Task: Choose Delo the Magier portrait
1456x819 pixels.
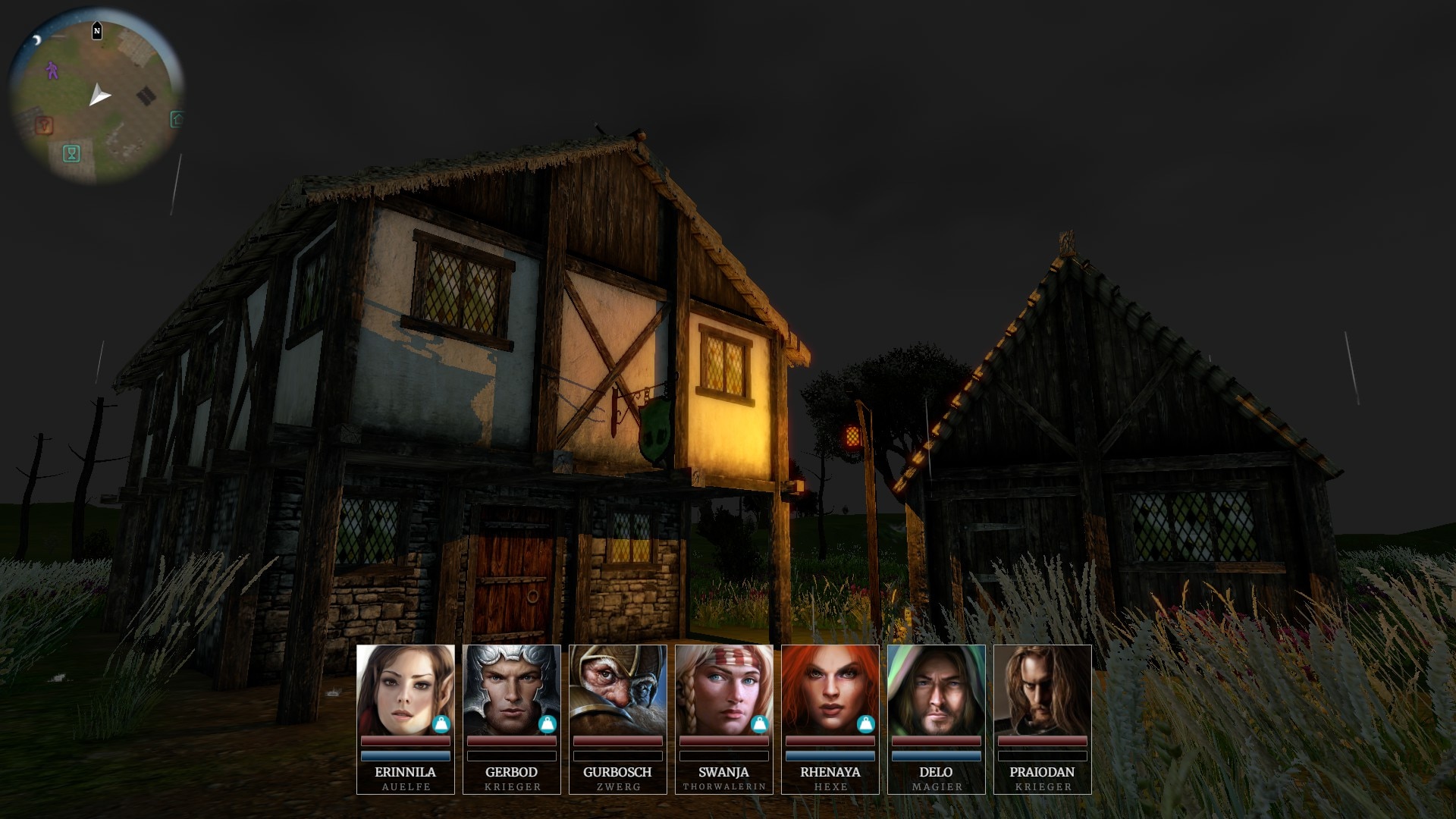Action: [x=936, y=690]
